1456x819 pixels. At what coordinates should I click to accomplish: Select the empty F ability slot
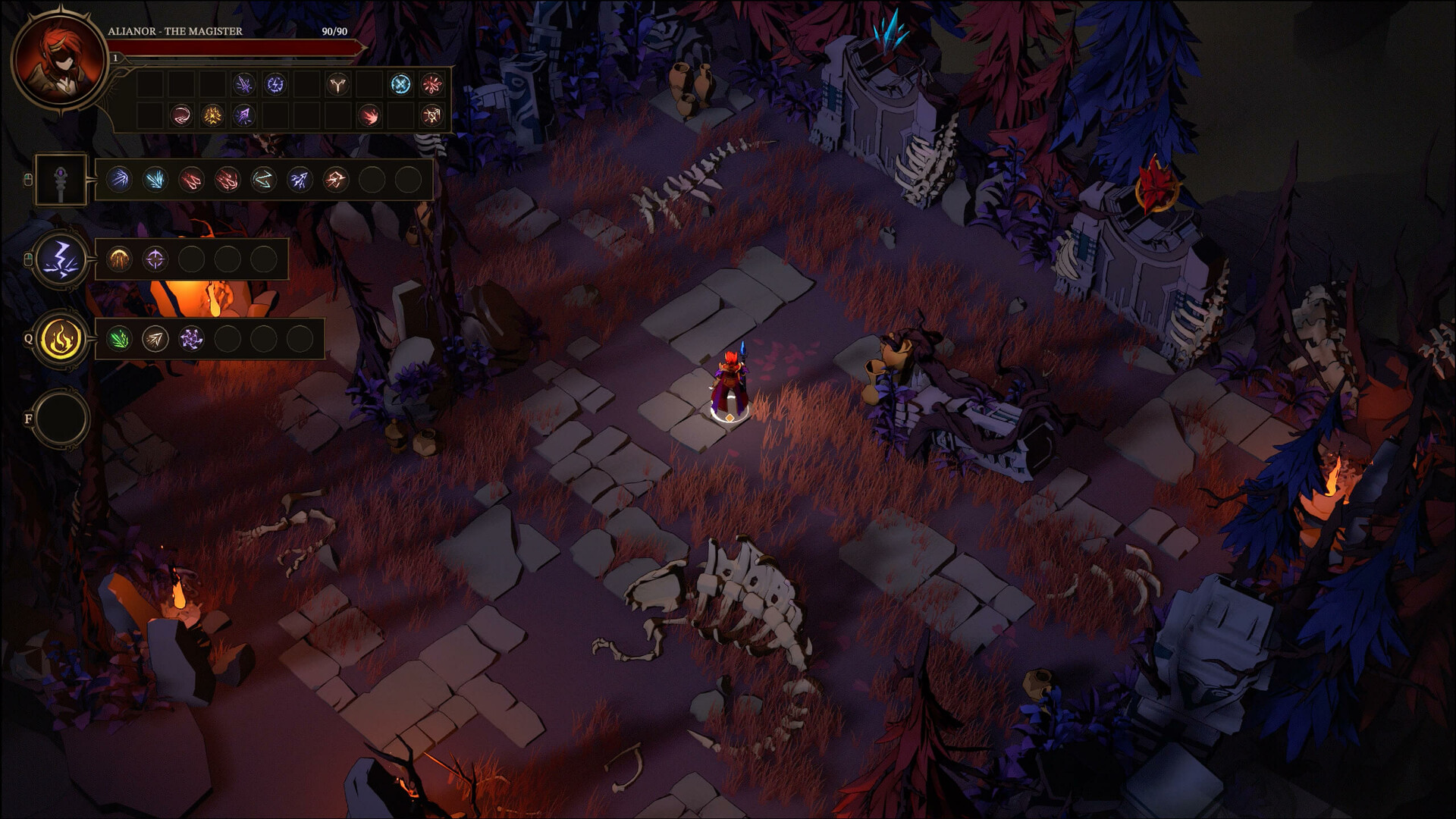61,419
